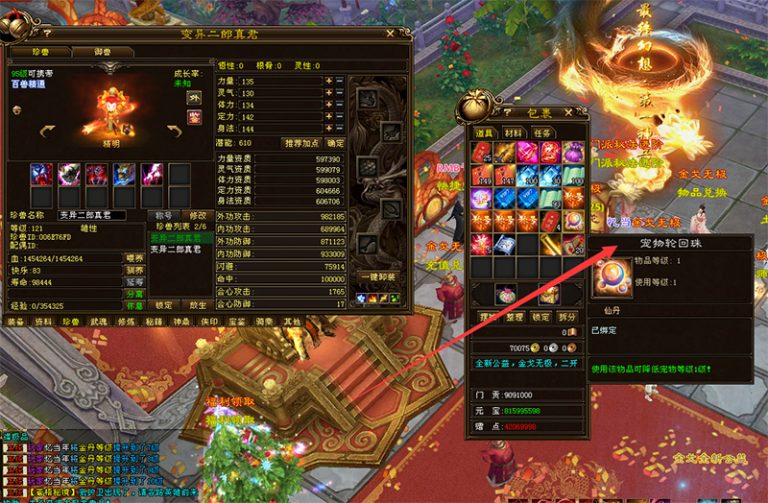Click the 放生 release button

tap(198, 305)
